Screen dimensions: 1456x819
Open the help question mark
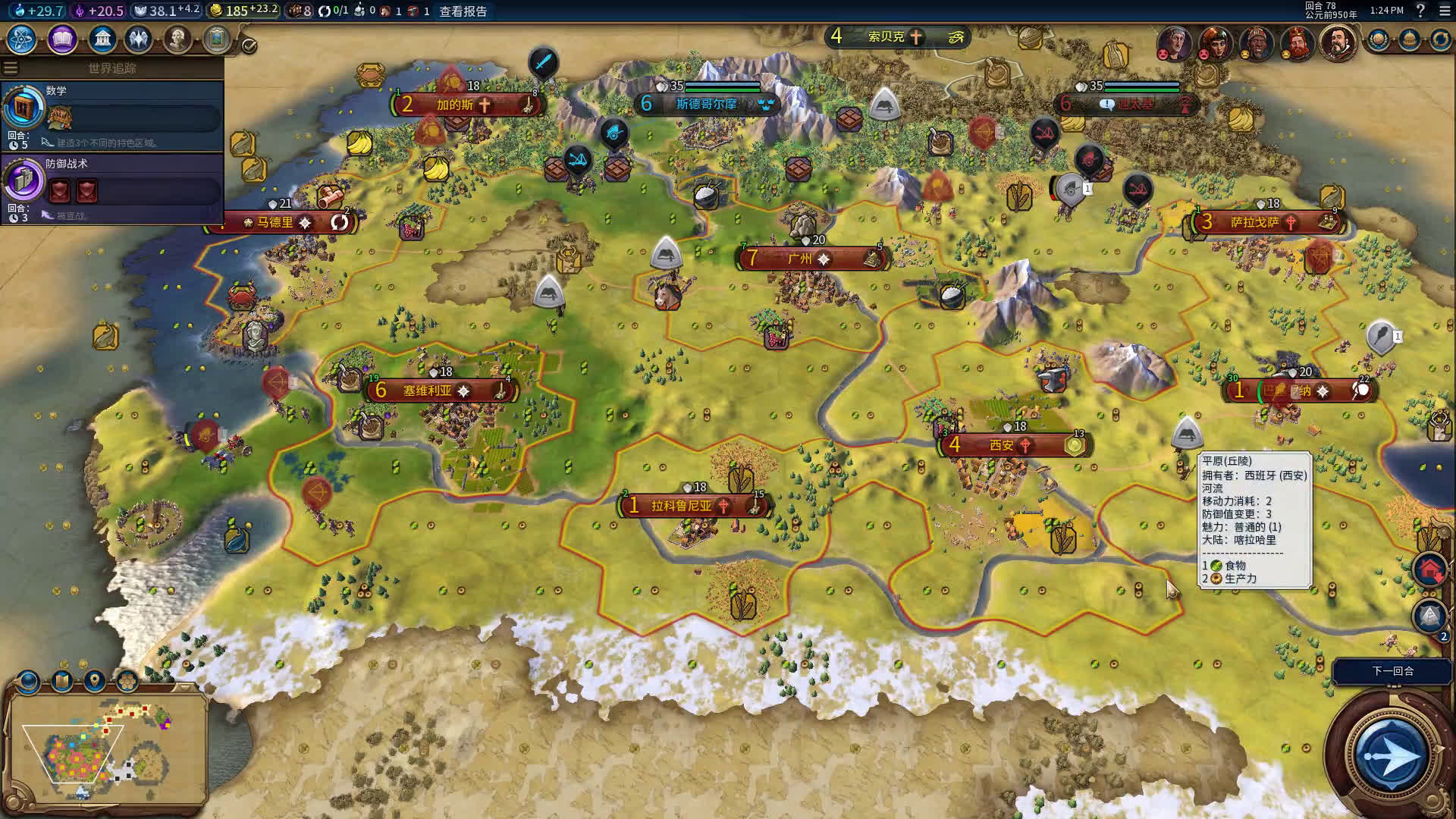1420,11
